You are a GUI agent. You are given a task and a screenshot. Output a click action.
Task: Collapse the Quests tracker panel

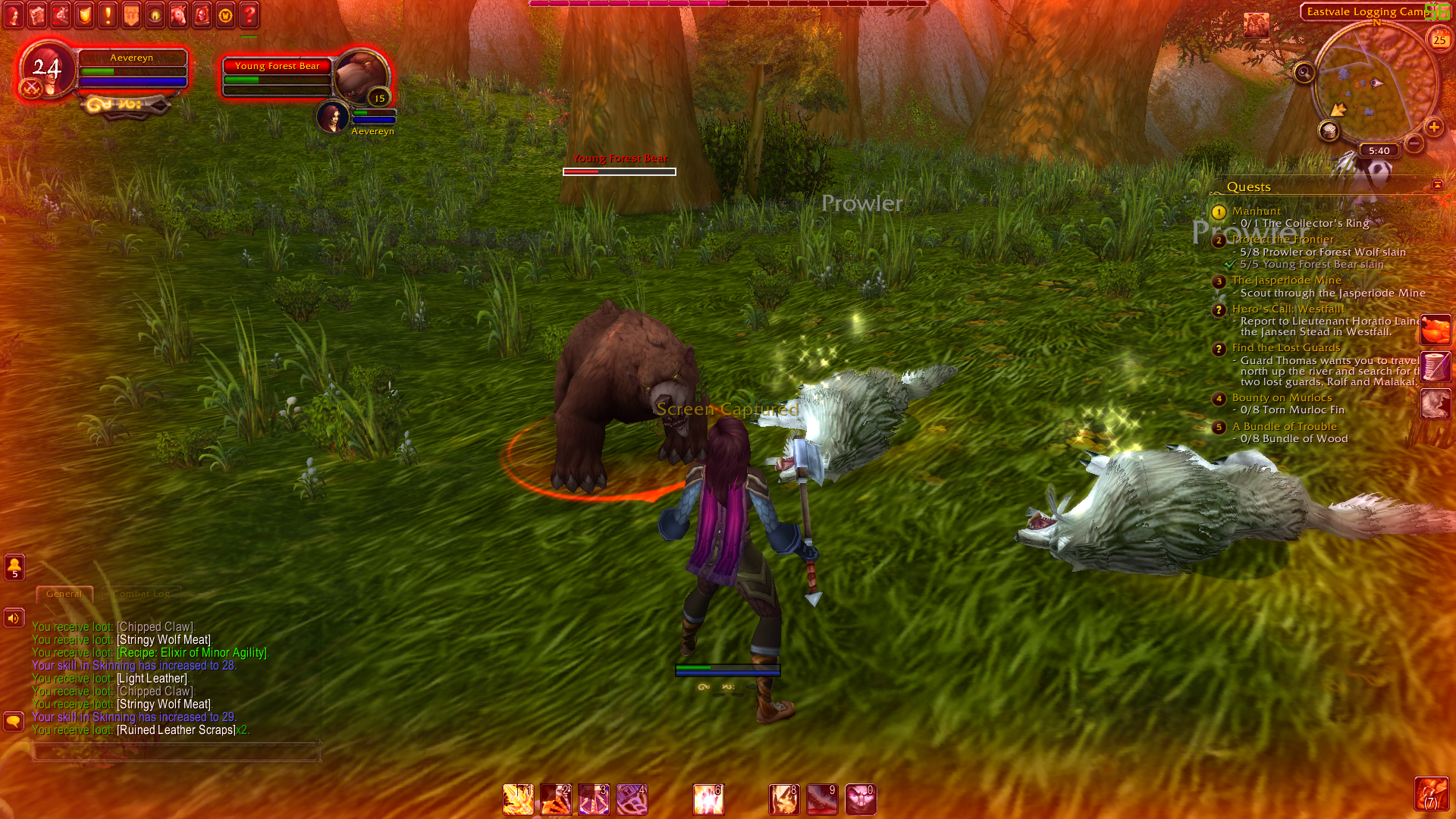pyautogui.click(x=1437, y=185)
